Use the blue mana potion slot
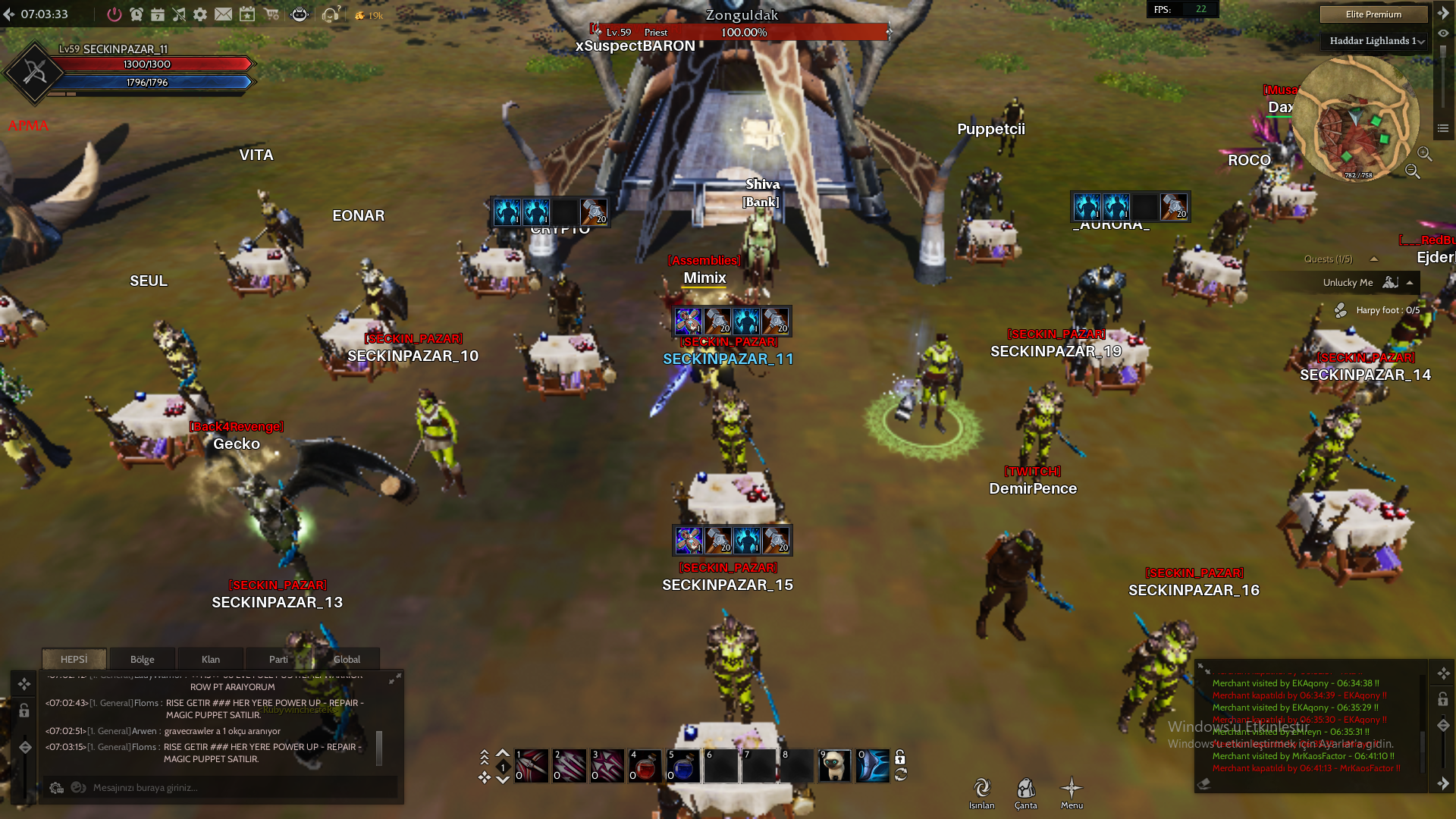 pos(683,767)
